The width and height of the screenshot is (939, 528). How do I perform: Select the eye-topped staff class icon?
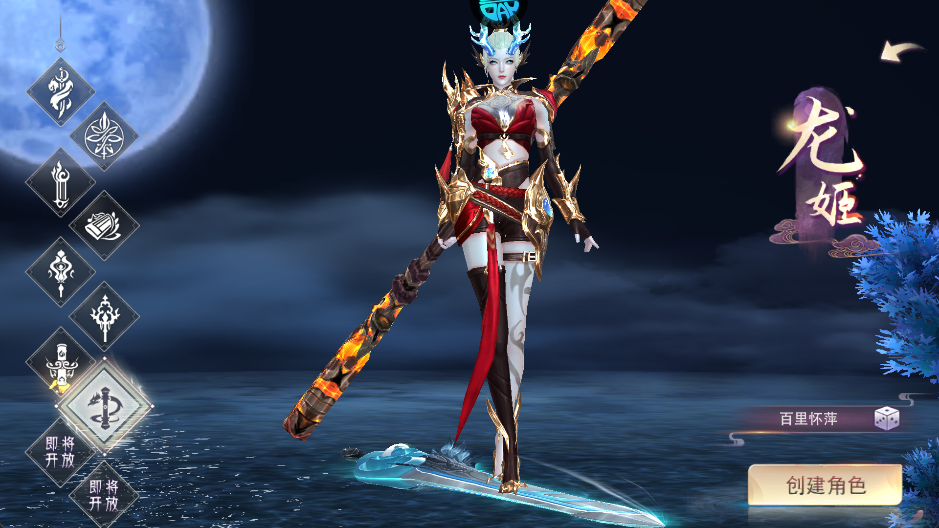(60, 270)
